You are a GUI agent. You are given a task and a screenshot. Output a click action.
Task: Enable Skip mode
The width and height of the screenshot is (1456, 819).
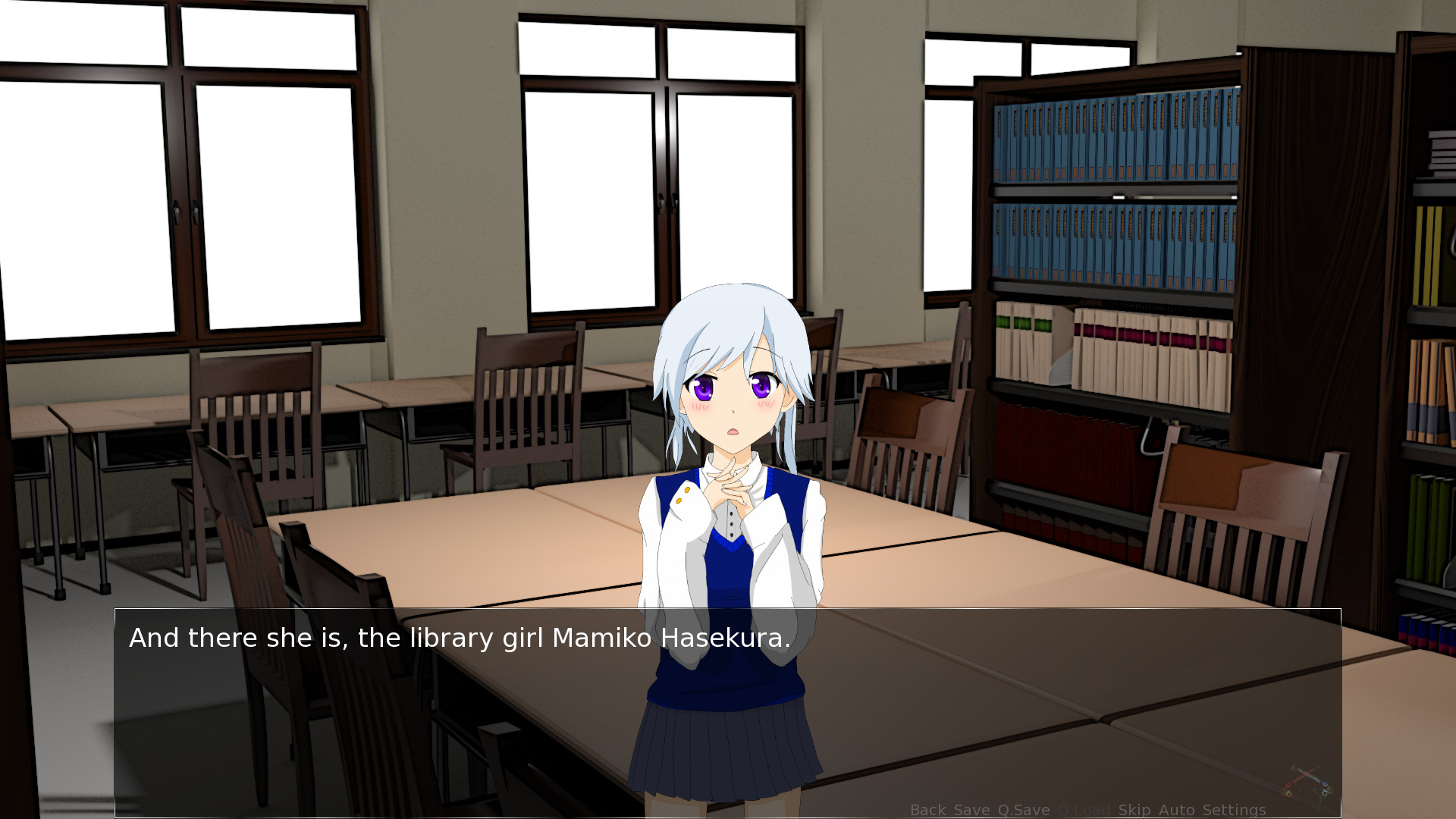(x=1135, y=810)
